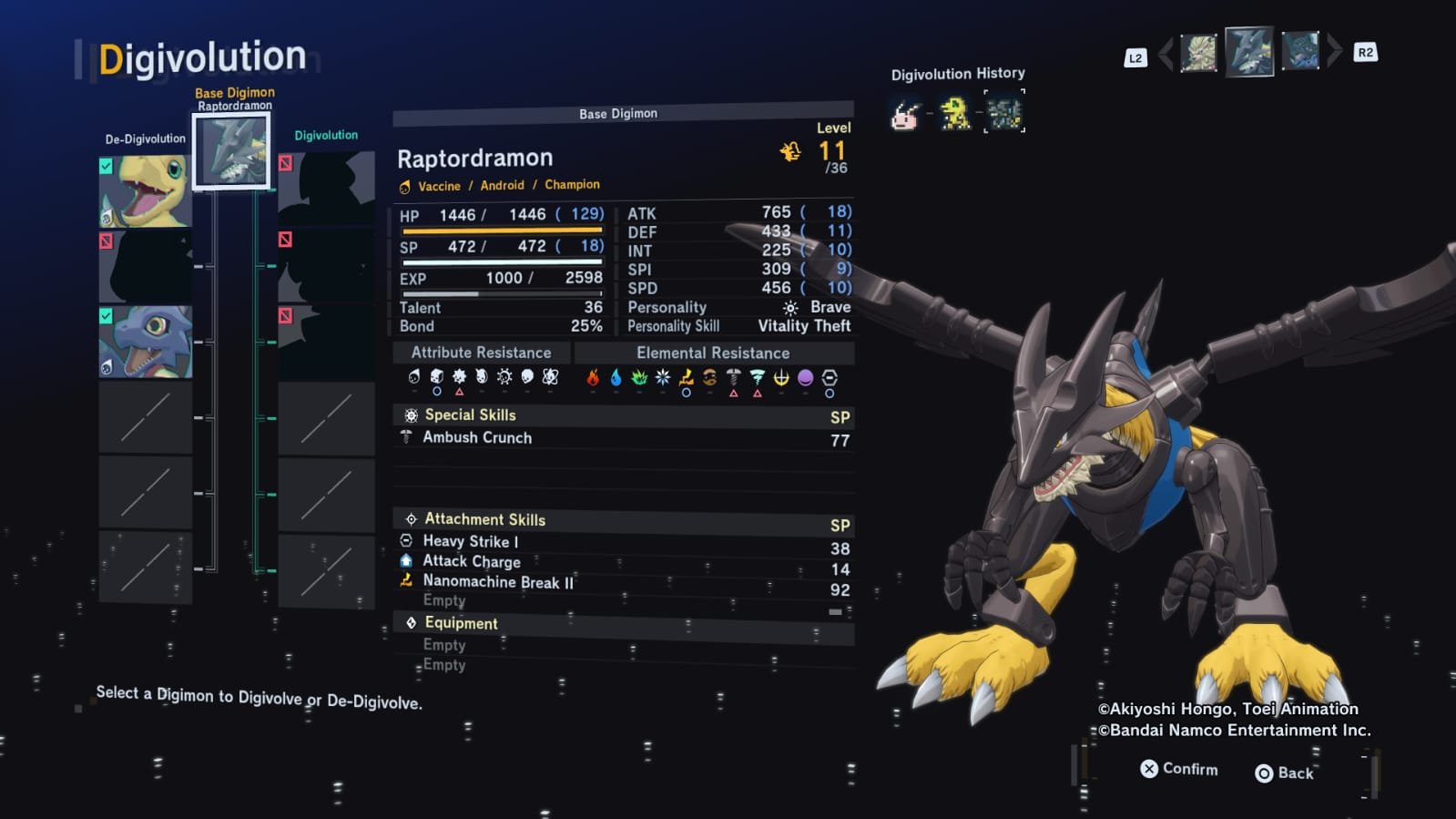The image size is (1456, 819).
Task: Click the Base Digimon Raptordramon portrait
Action: pyautogui.click(x=232, y=151)
